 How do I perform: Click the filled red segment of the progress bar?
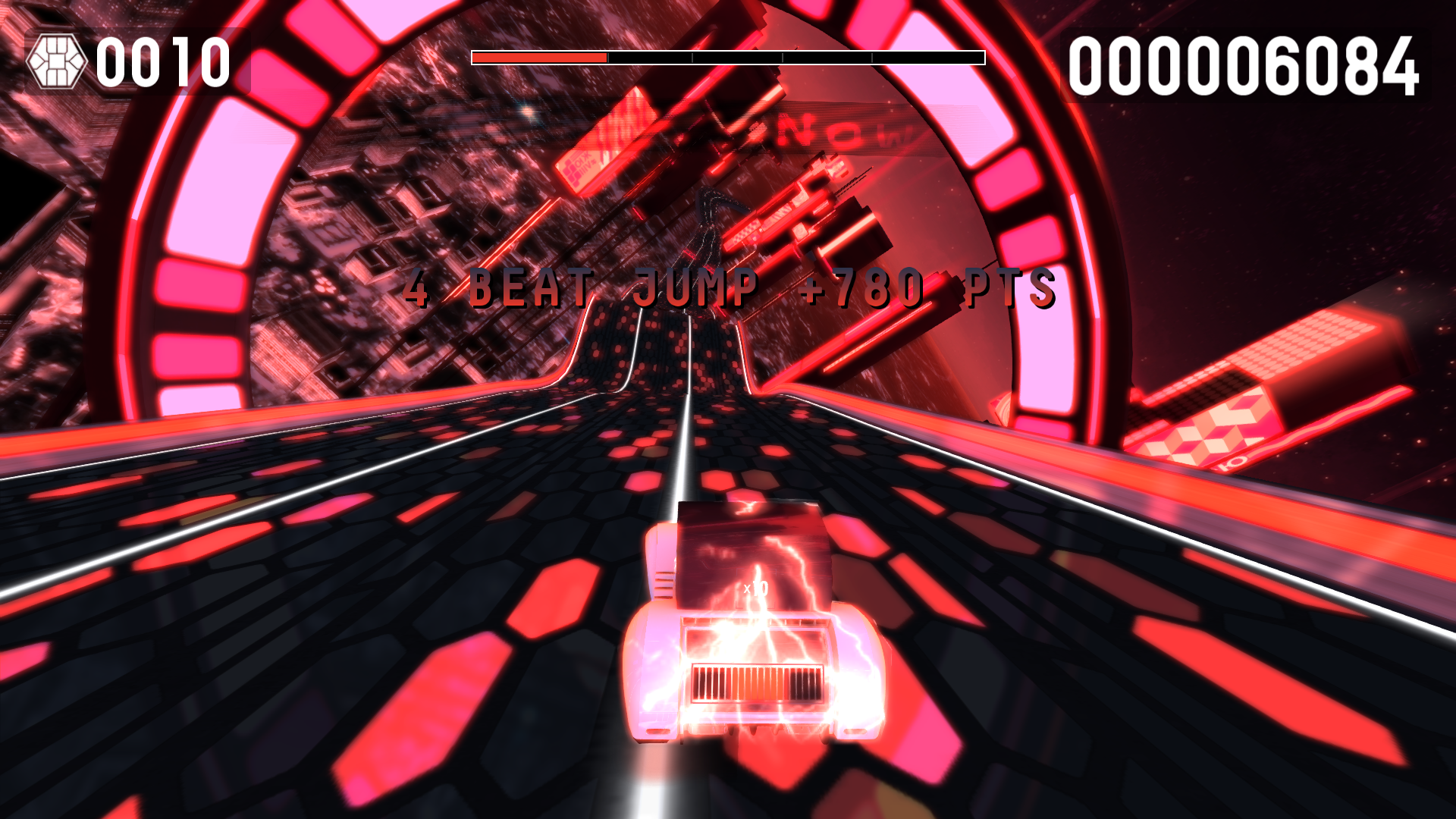538,56
